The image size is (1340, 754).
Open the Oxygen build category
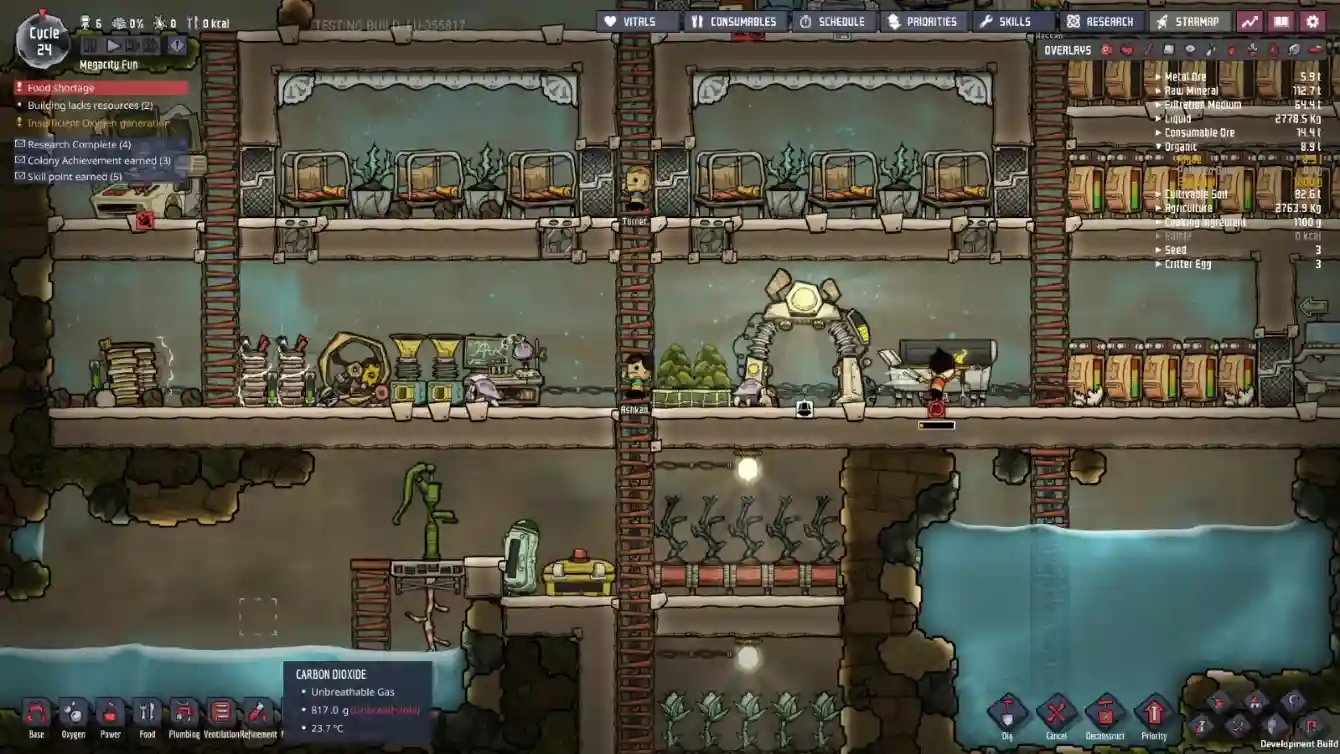(x=74, y=716)
